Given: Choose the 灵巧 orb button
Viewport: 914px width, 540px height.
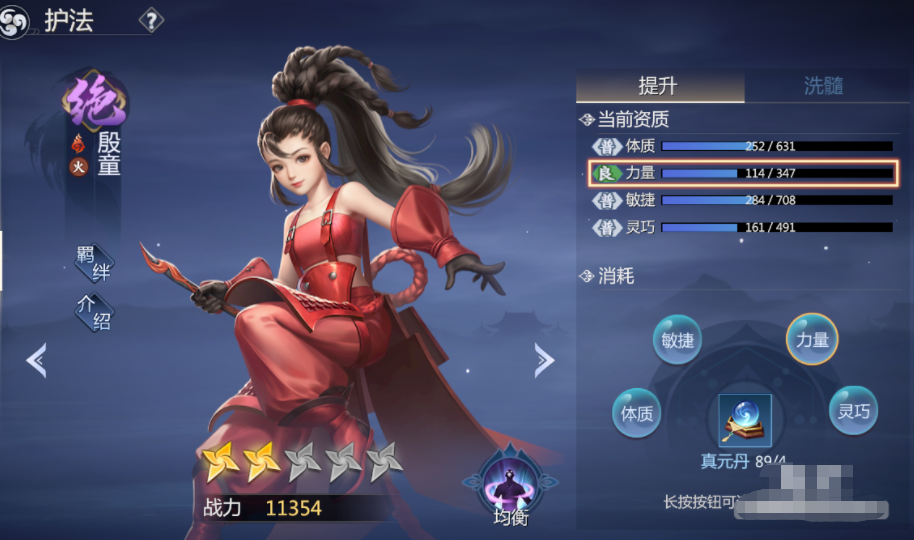Looking at the screenshot, I should coord(853,412).
